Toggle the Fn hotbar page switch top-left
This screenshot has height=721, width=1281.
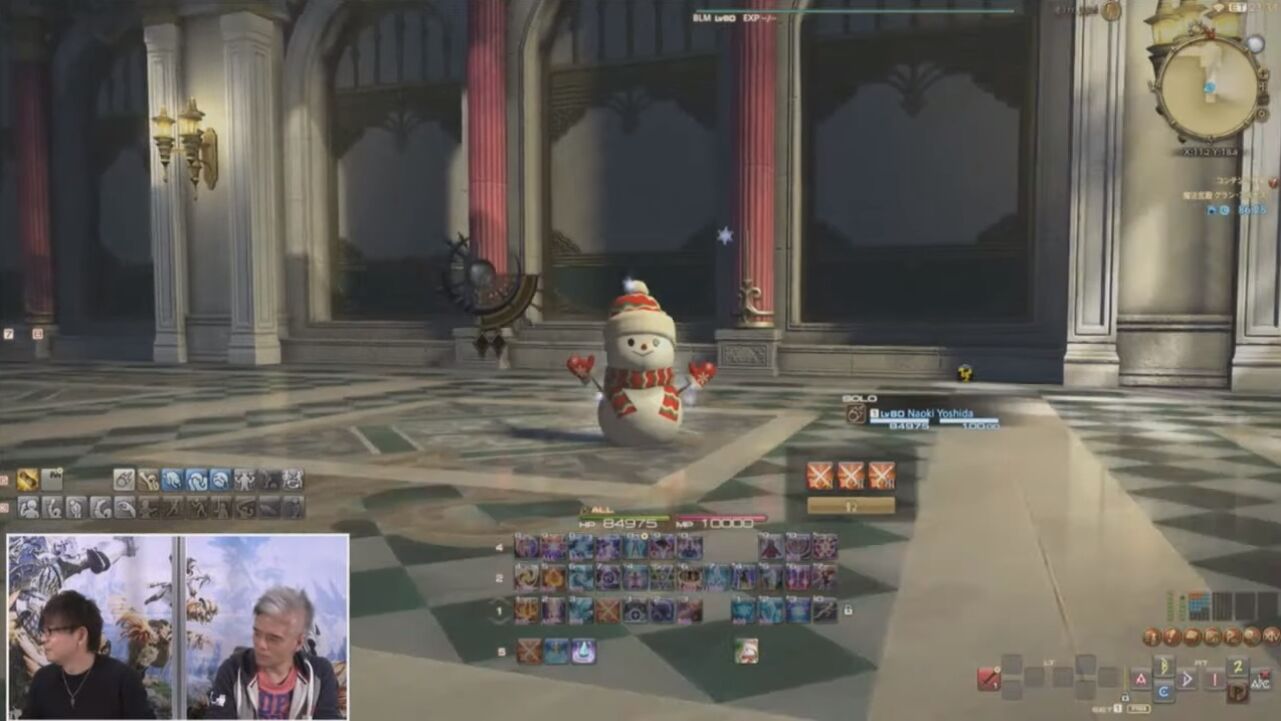click(52, 479)
